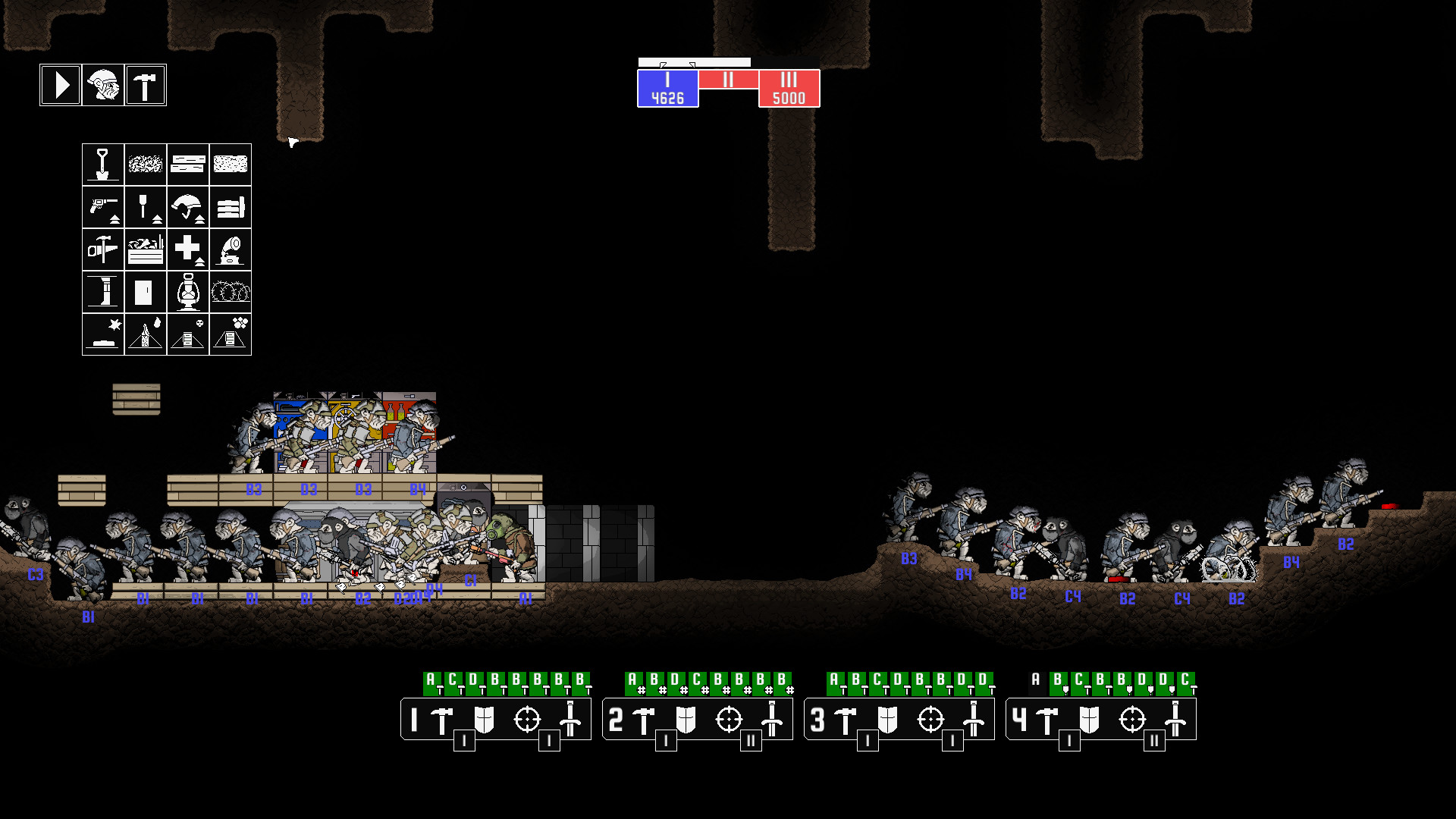The image size is (1456, 819).
Task: Select soldier tag A in squad 2
Action: pos(631,680)
